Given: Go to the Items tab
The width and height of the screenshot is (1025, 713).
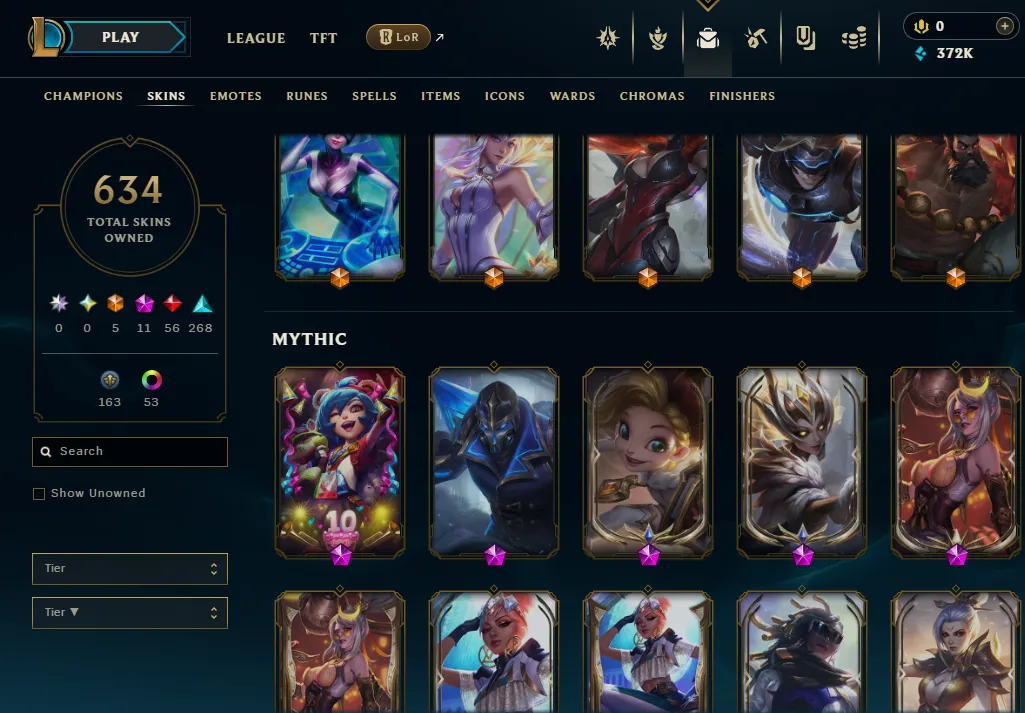Looking at the screenshot, I should 440,96.
